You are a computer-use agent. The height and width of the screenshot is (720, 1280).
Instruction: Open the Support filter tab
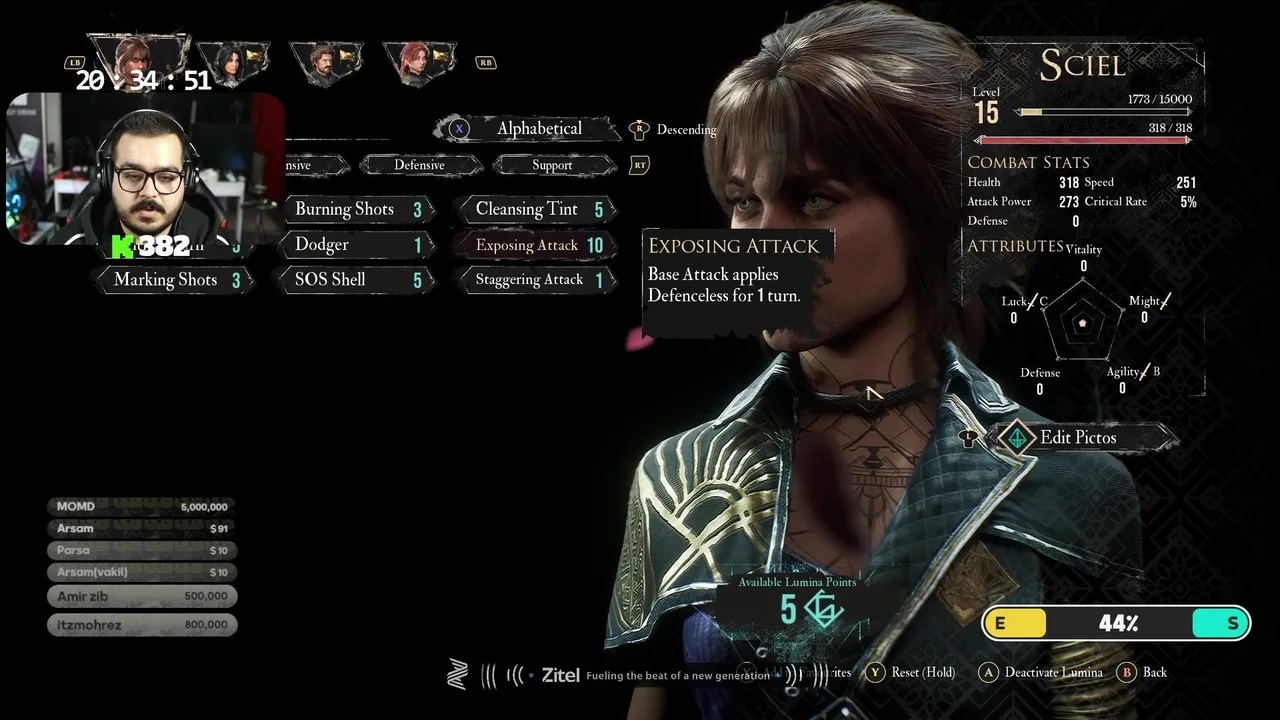pyautogui.click(x=552, y=165)
